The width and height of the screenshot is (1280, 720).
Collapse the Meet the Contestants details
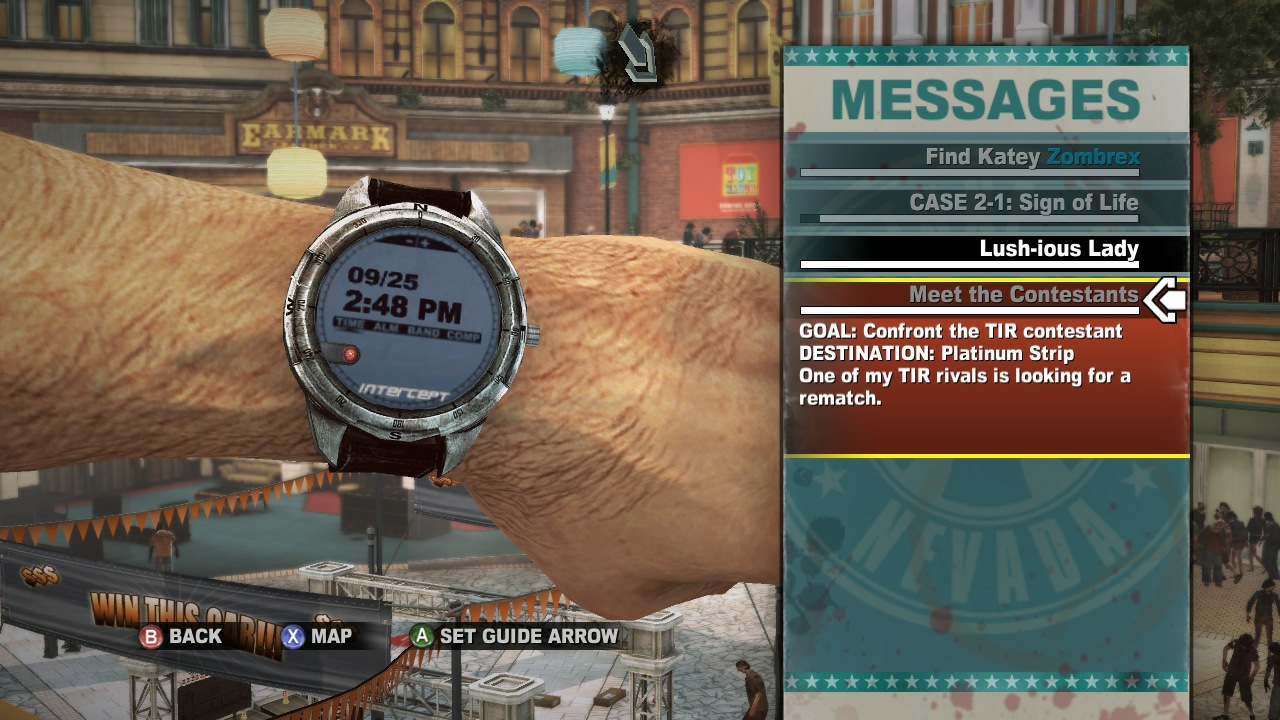(1024, 295)
